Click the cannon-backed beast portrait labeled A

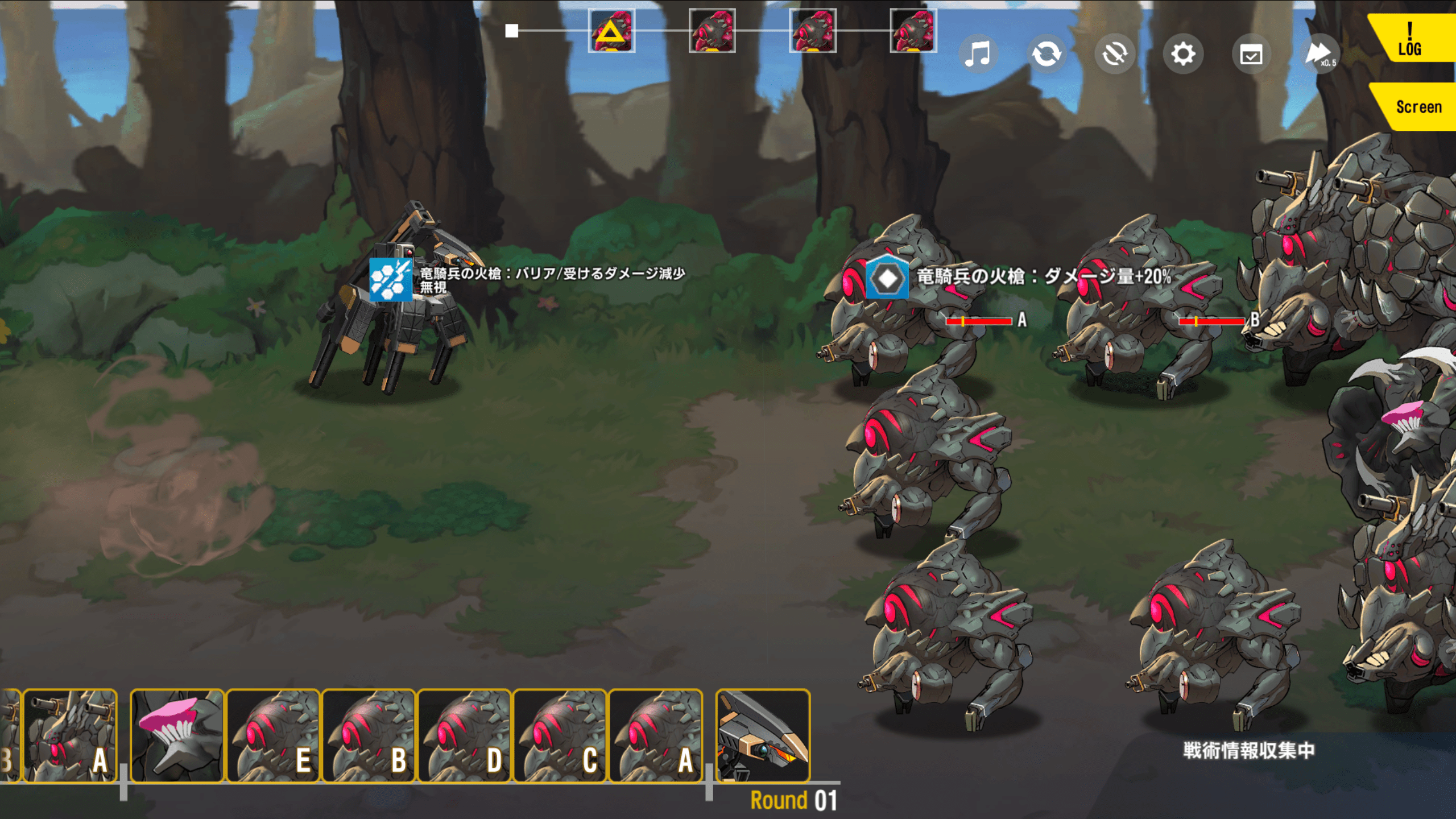tap(70, 736)
